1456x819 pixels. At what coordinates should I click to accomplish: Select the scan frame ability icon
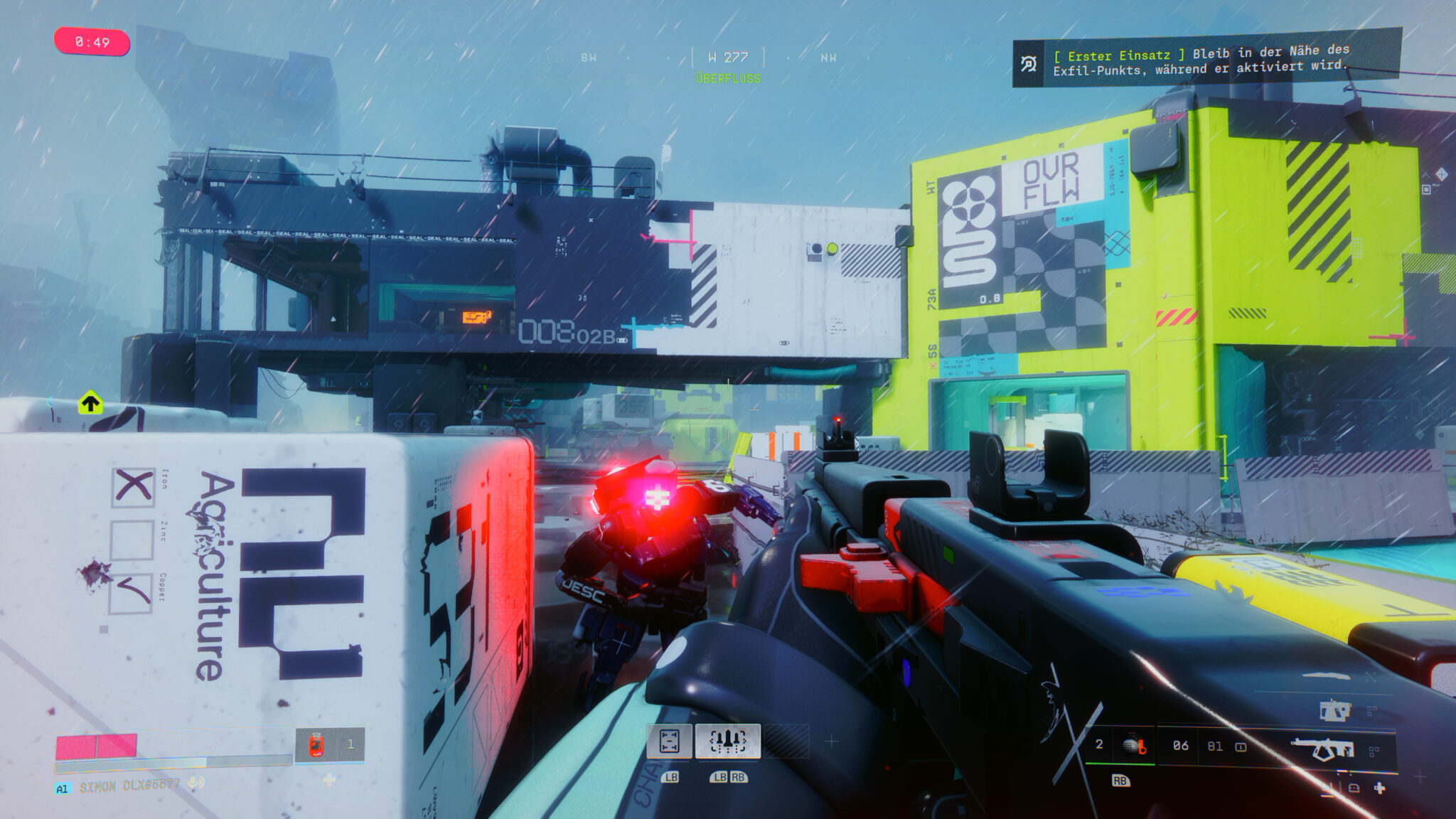pyautogui.click(x=669, y=742)
